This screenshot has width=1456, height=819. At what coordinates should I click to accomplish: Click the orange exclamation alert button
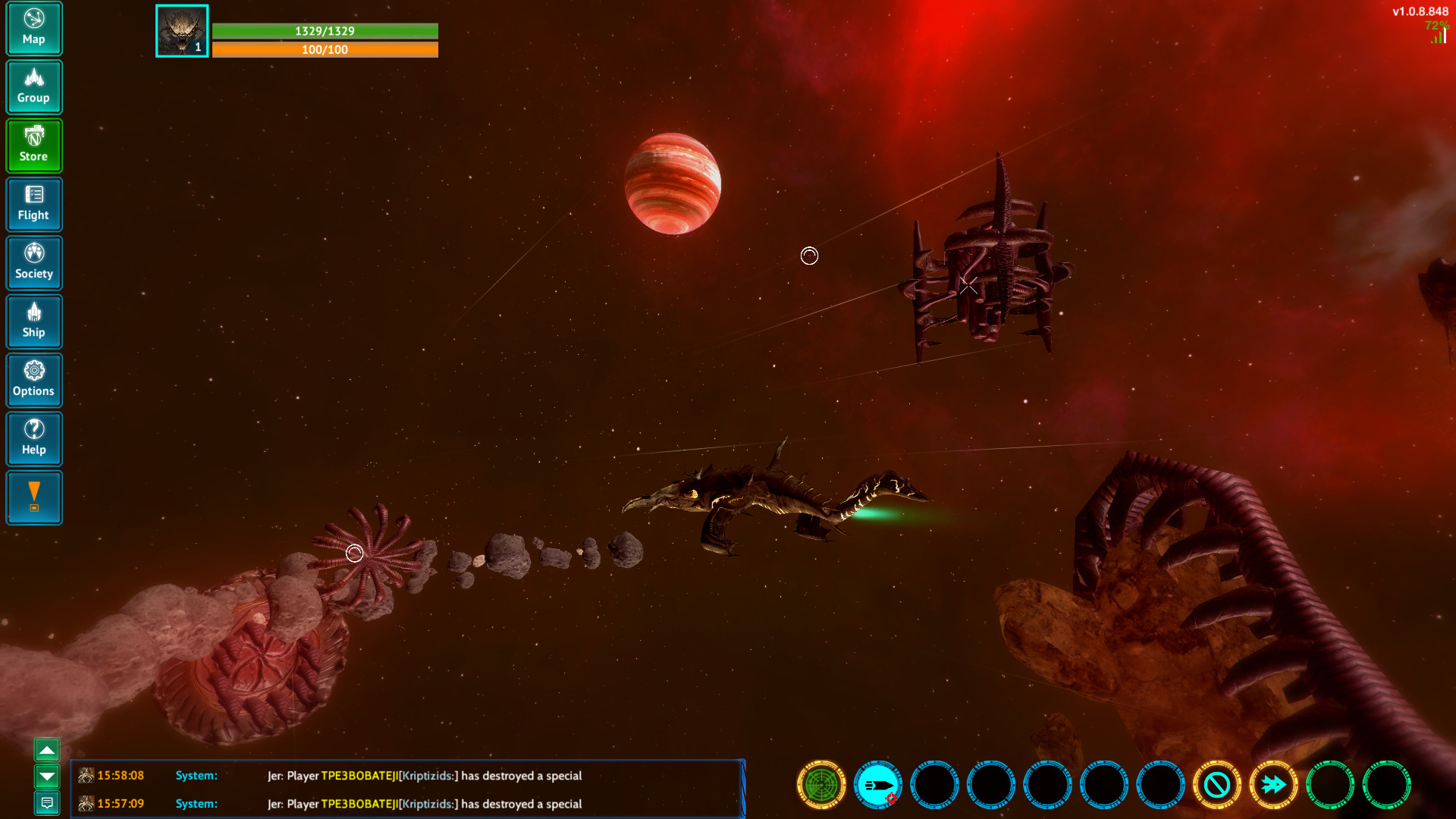[x=33, y=497]
